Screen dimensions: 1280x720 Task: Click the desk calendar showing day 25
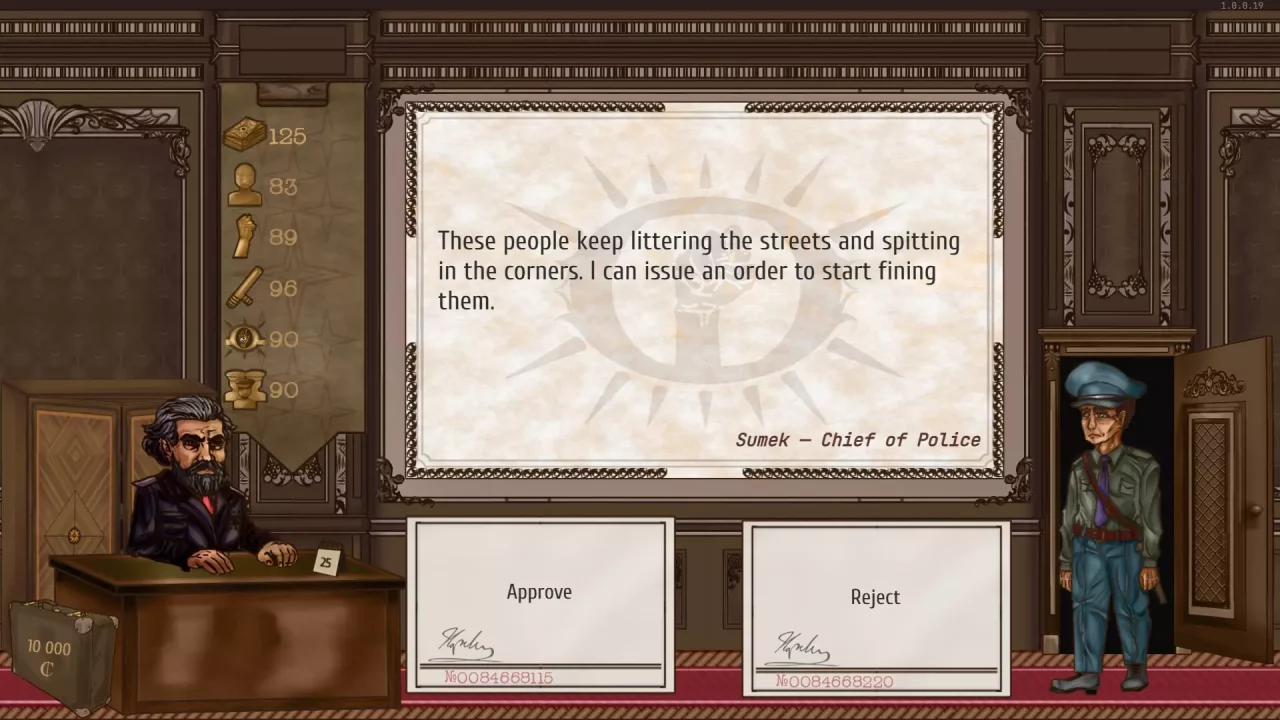pos(325,562)
